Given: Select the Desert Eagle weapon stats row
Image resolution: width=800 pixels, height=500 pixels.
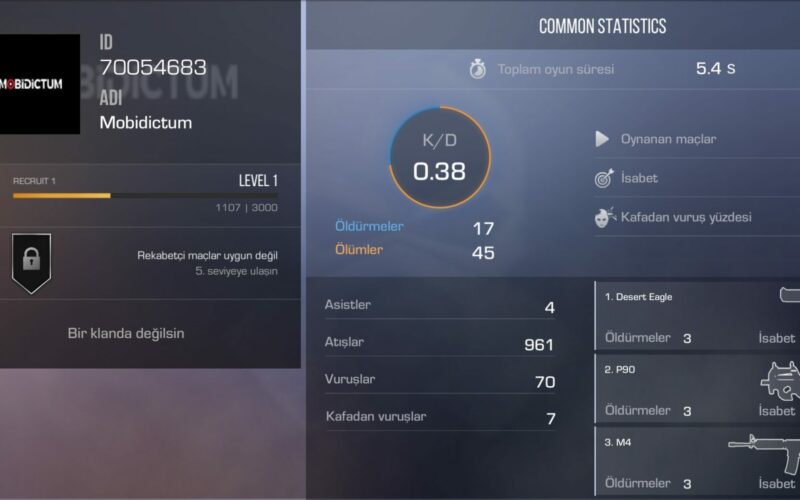Looking at the screenshot, I should [698, 316].
